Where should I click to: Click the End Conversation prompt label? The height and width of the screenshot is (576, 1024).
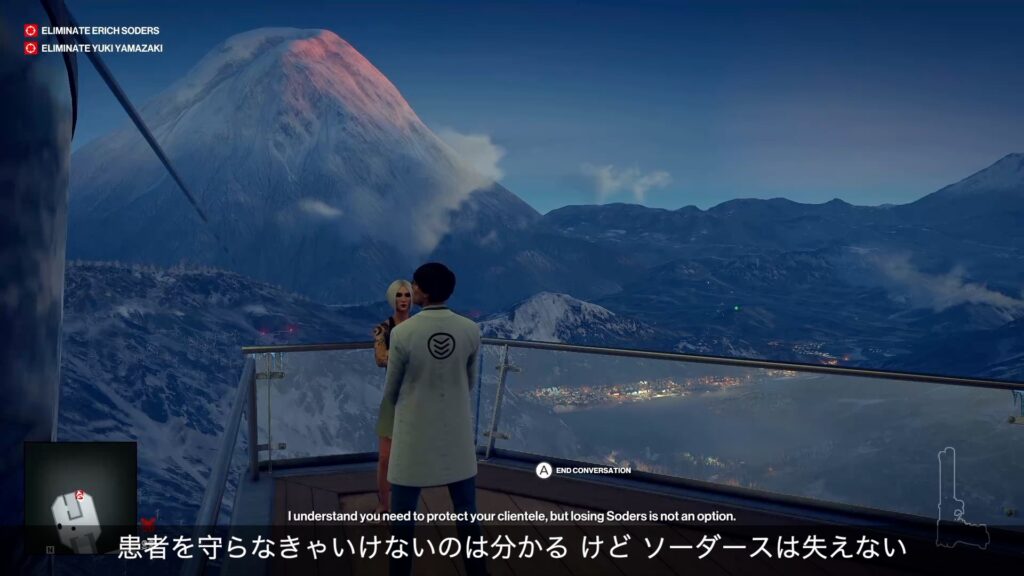click(593, 470)
